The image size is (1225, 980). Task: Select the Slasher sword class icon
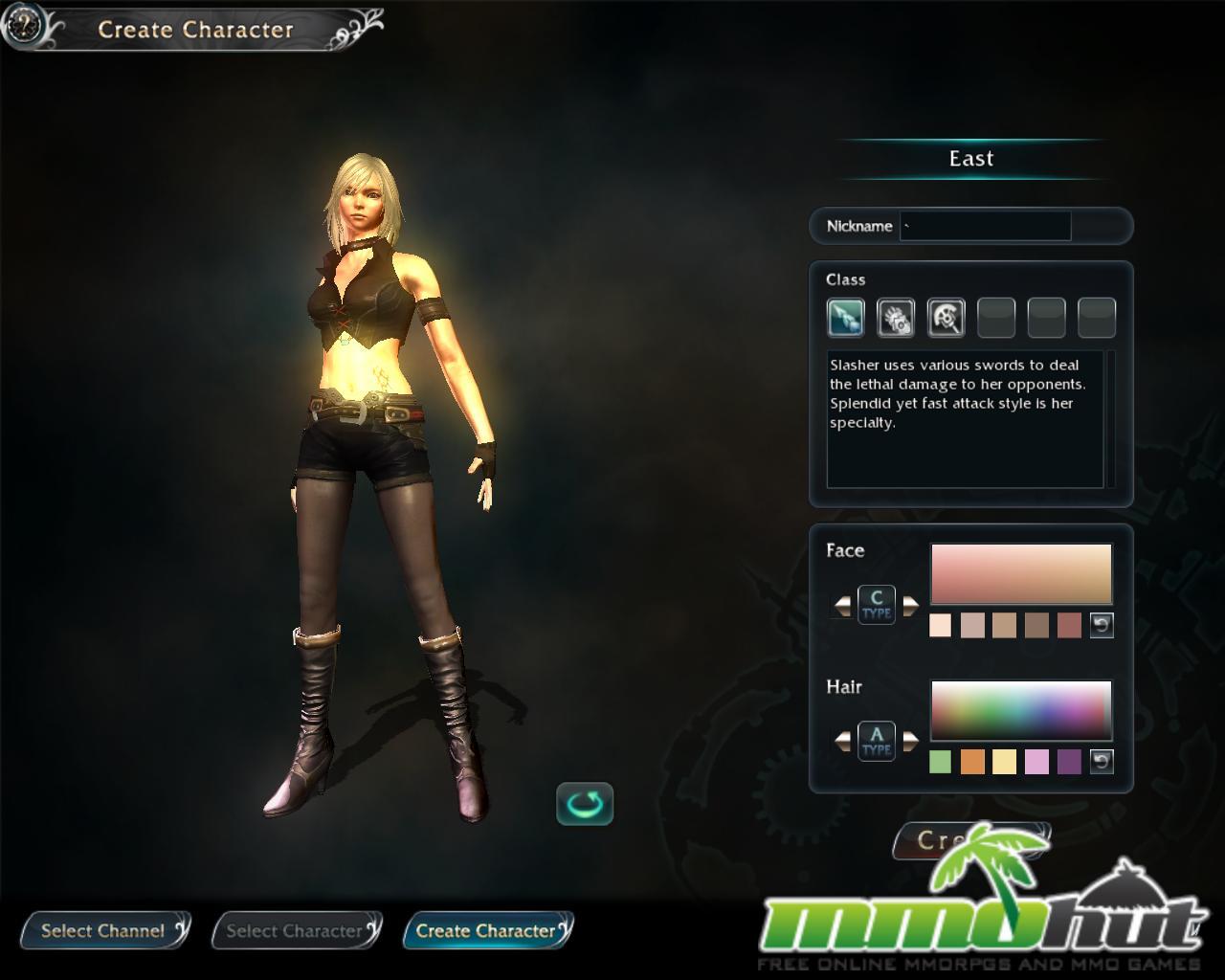tap(845, 318)
